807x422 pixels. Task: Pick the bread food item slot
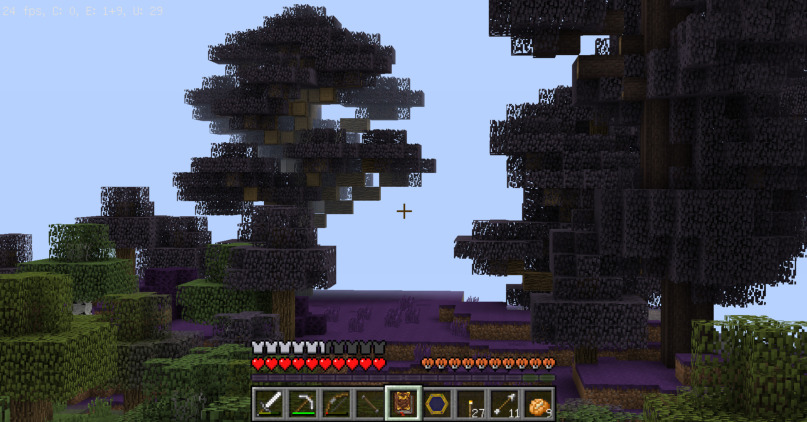pyautogui.click(x=539, y=404)
